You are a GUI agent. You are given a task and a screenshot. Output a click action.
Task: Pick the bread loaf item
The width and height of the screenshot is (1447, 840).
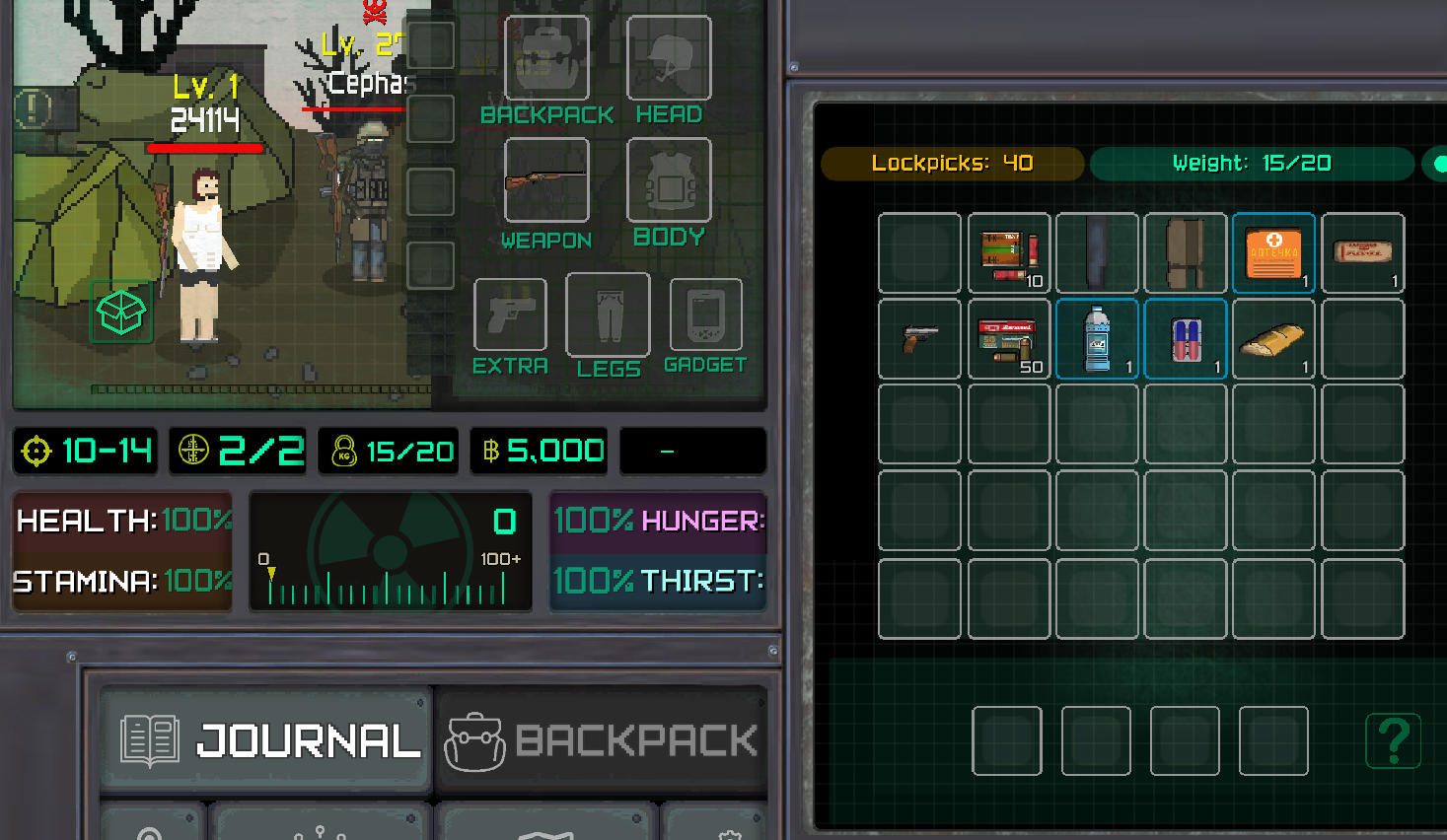(x=1273, y=340)
